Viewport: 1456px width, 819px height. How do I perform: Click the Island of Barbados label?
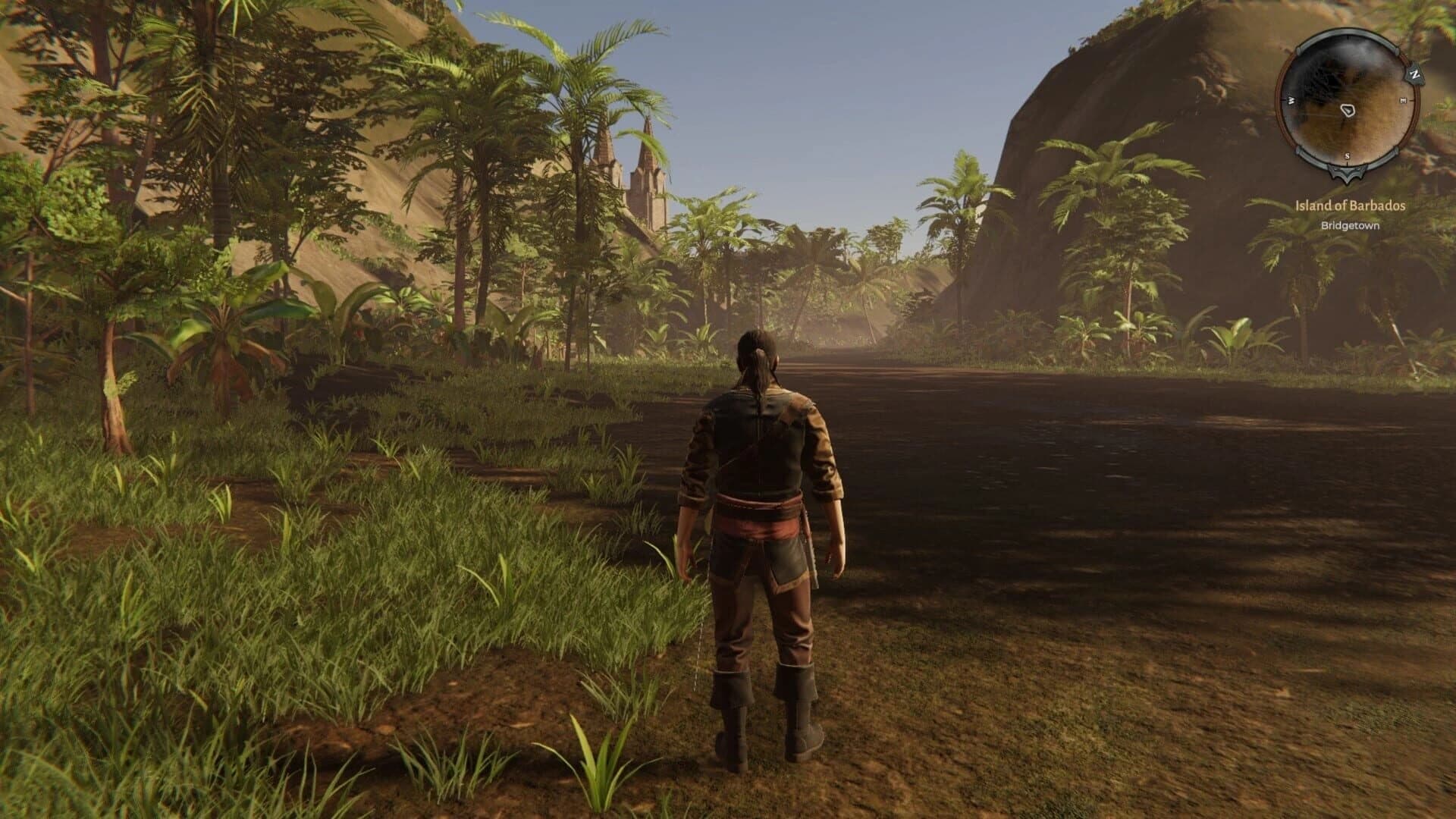point(1349,206)
